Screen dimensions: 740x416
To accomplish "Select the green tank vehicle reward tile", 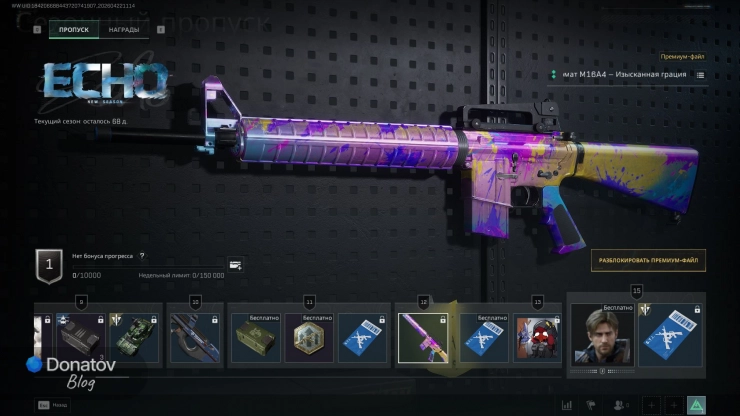I will pos(135,337).
